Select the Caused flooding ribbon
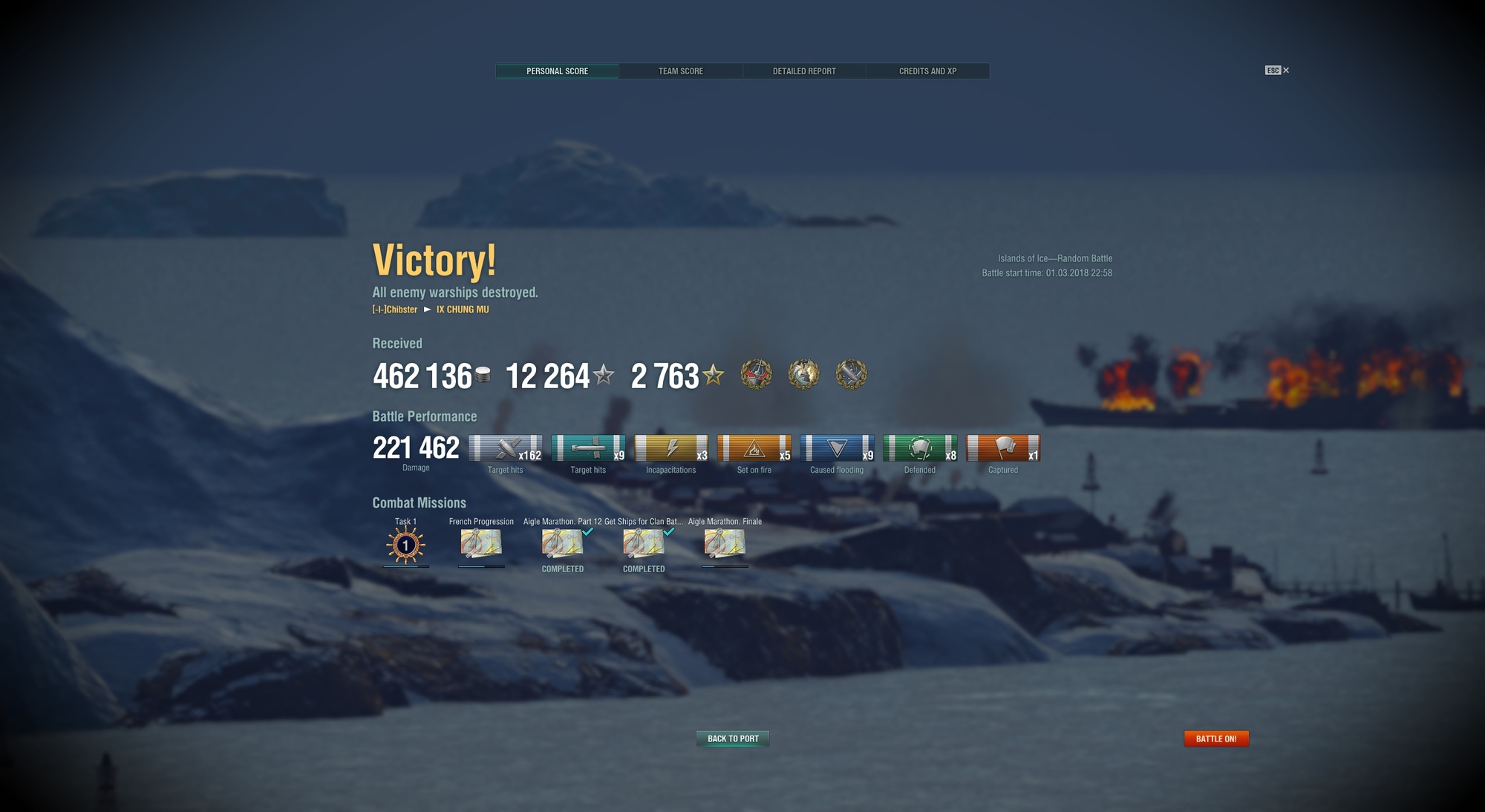 click(x=837, y=449)
